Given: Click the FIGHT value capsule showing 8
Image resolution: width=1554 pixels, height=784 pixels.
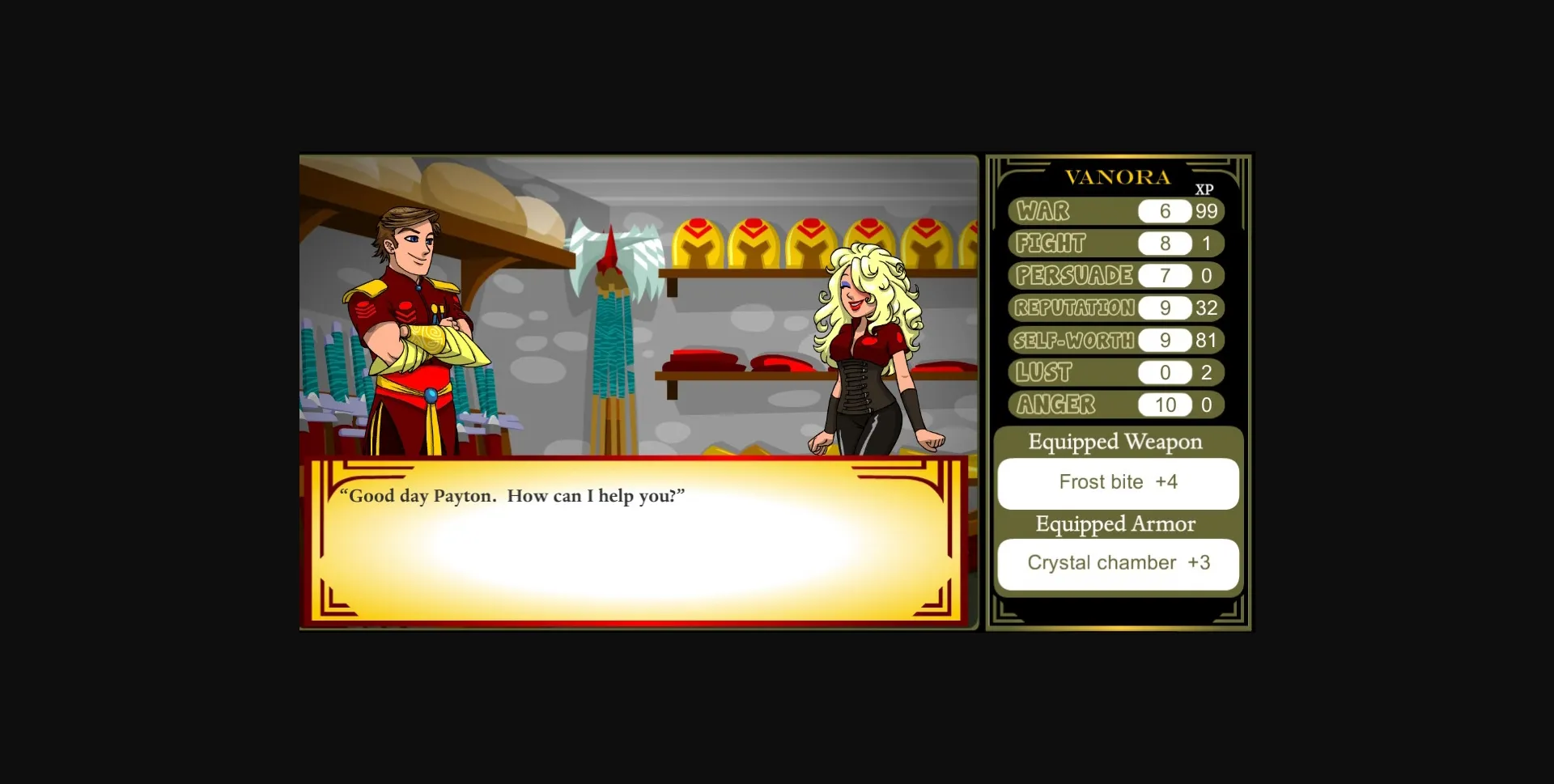Looking at the screenshot, I should pos(1164,243).
